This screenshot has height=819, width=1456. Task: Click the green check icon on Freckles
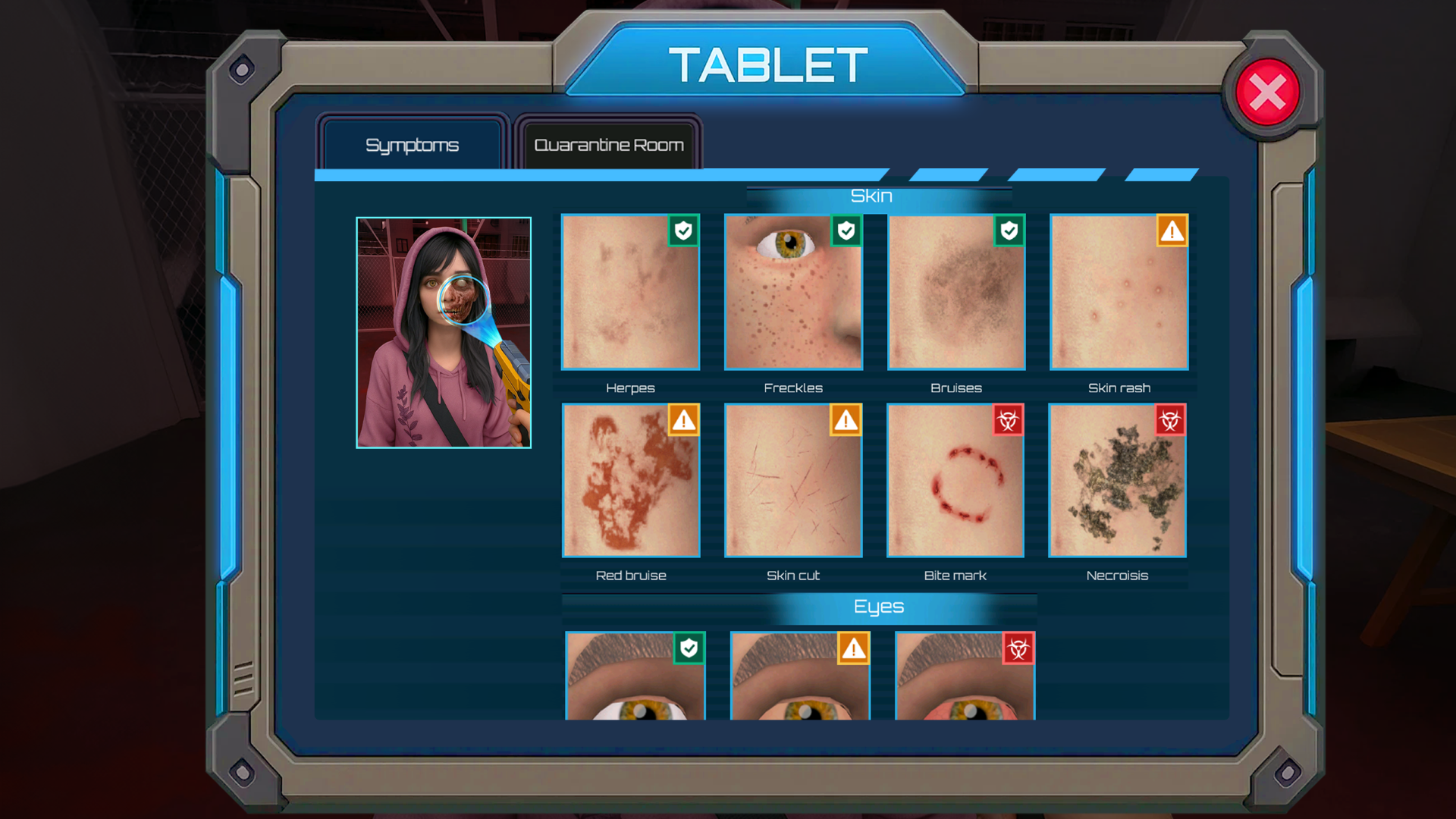(846, 232)
